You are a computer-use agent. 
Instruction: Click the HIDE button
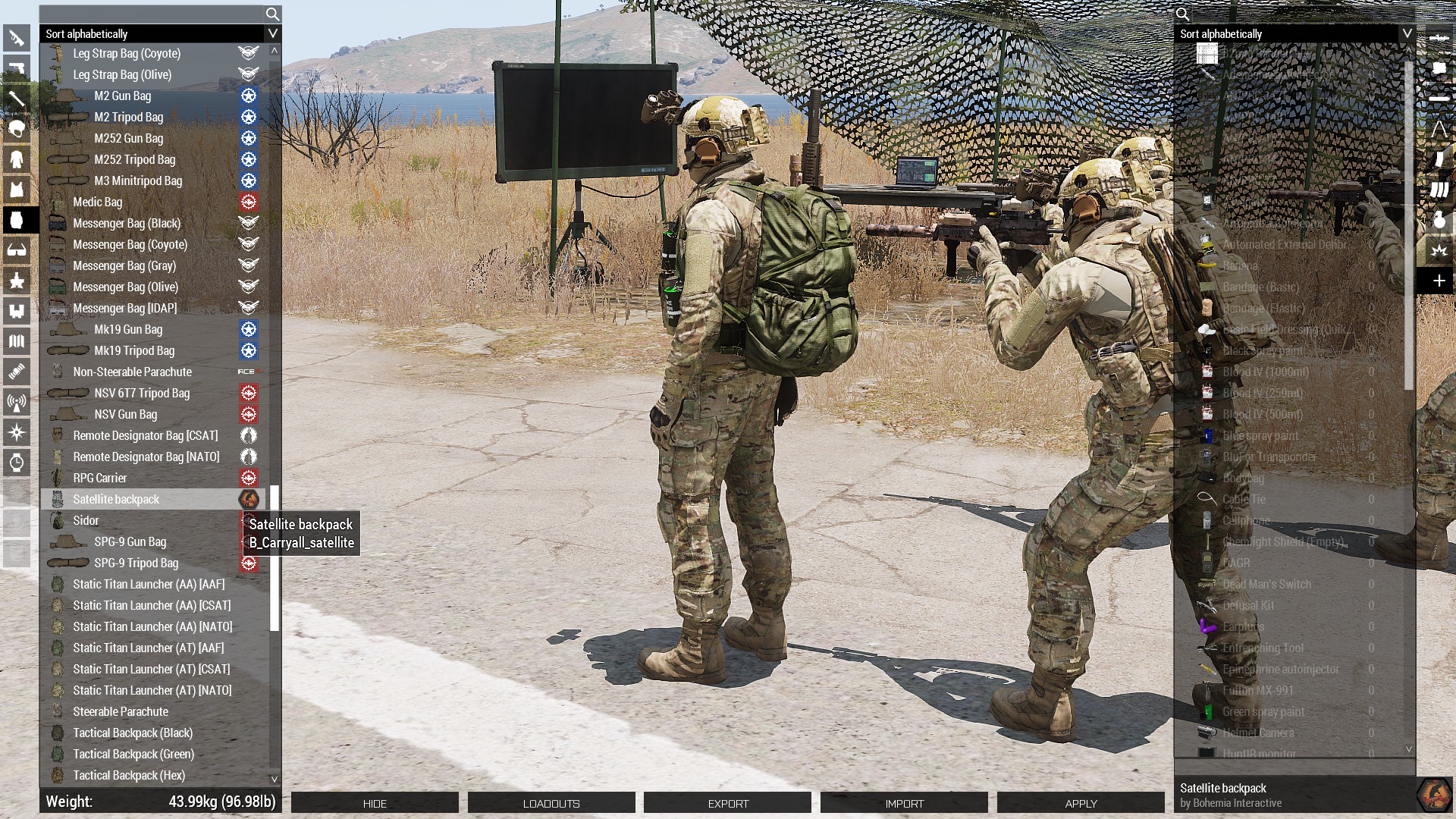point(375,803)
